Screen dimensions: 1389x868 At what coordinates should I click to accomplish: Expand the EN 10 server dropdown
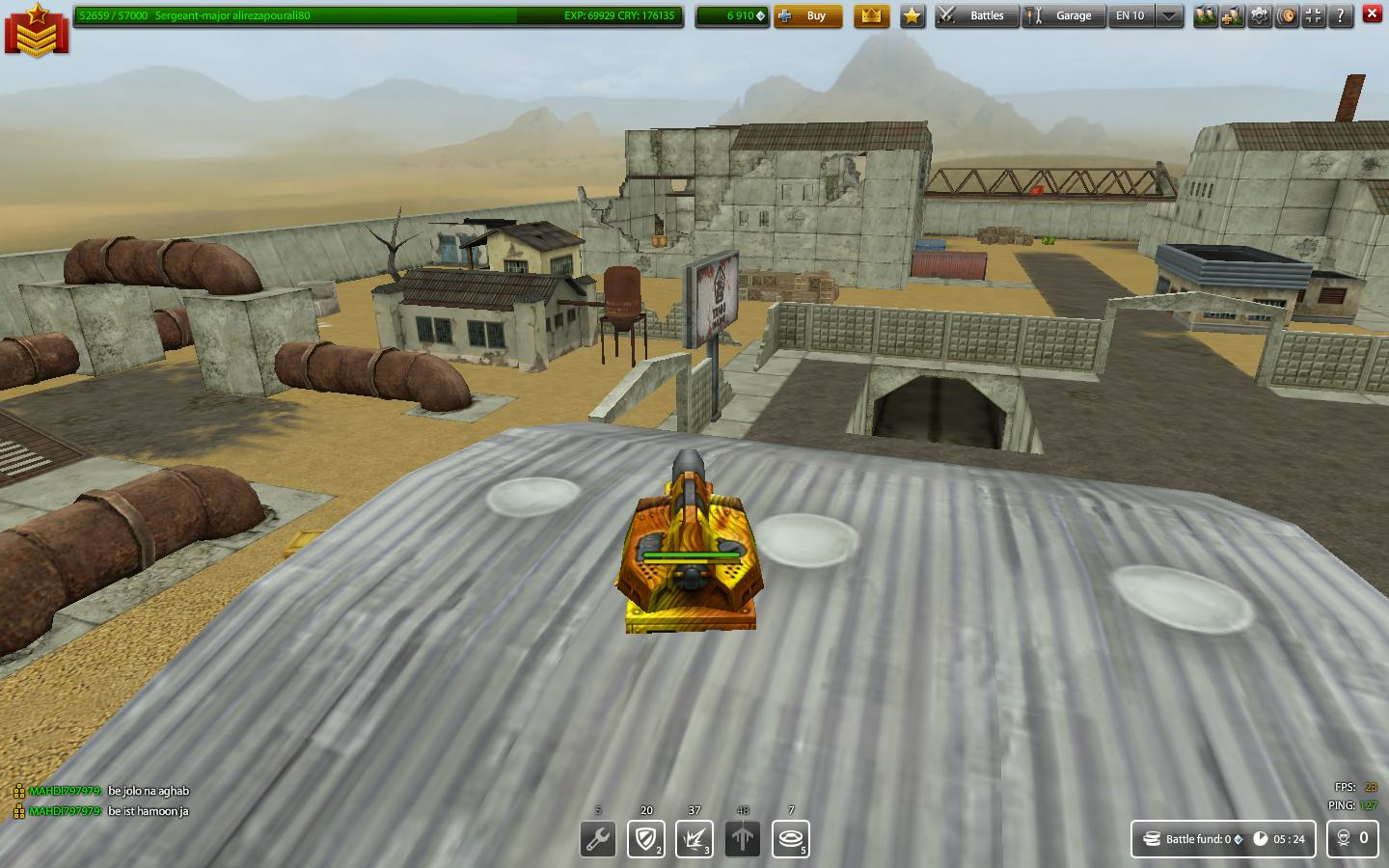pos(1169,16)
